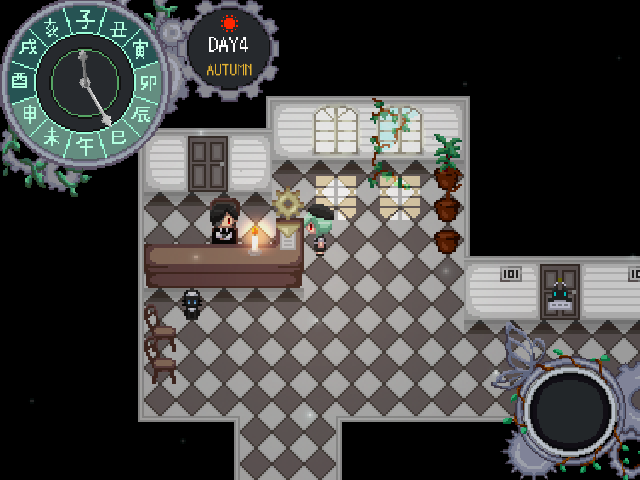Click the round black orb in the gear frame
This screenshot has height=480, width=640.
570,411
